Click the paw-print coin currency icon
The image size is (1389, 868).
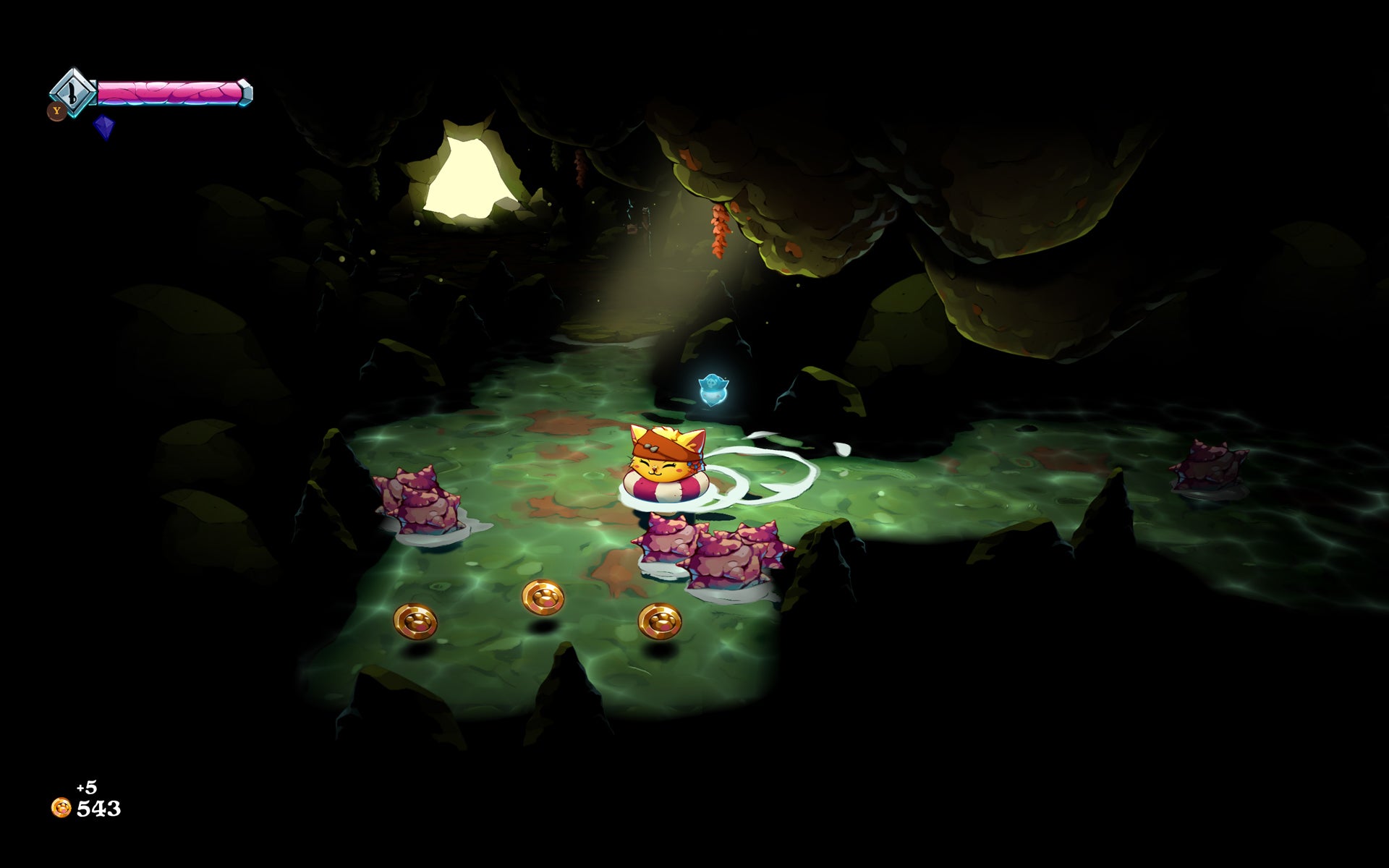coord(61,809)
